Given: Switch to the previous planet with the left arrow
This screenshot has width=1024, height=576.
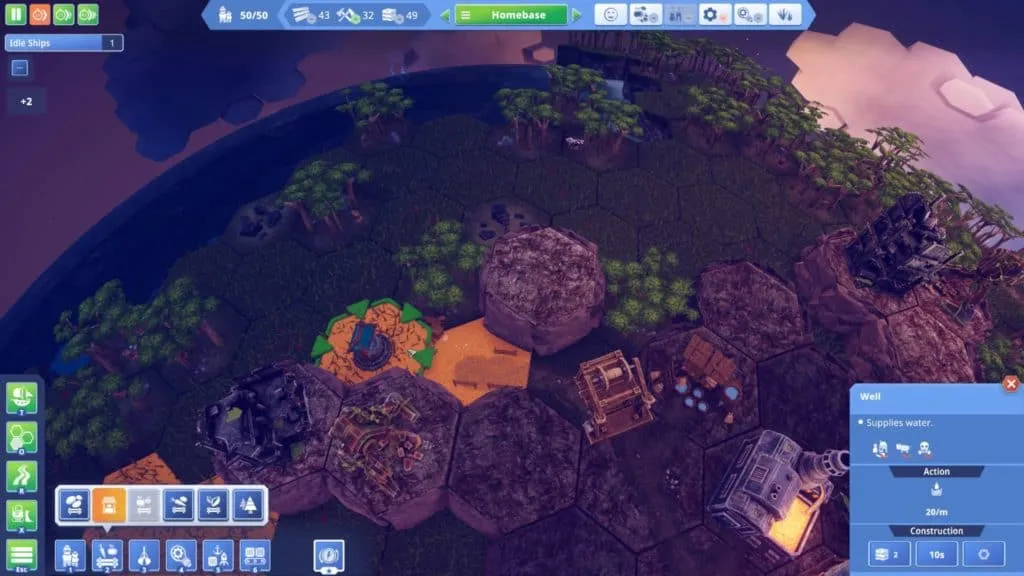Looking at the screenshot, I should coord(445,15).
